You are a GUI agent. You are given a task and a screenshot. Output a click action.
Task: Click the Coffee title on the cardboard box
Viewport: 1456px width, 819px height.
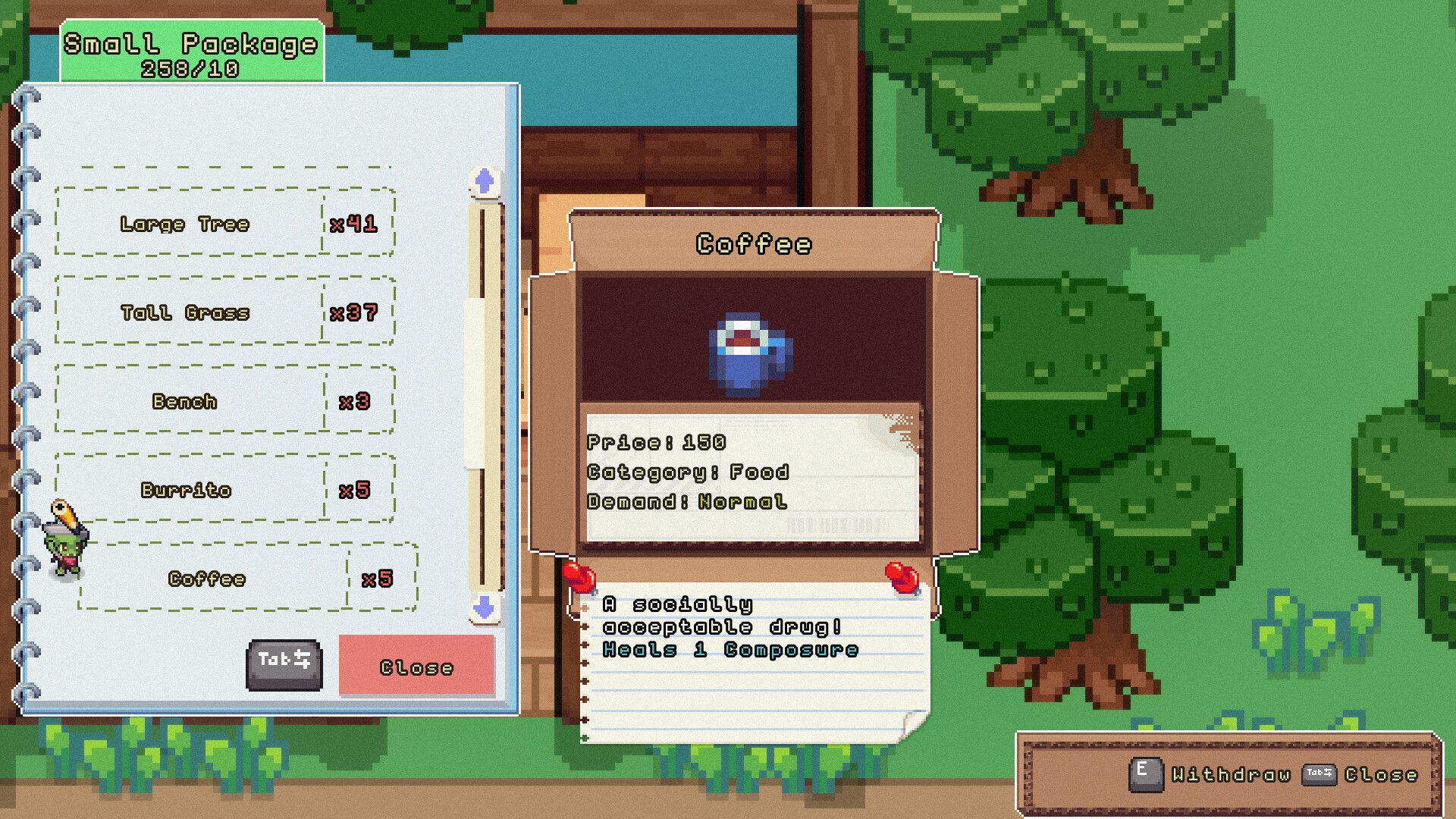pyautogui.click(x=755, y=244)
